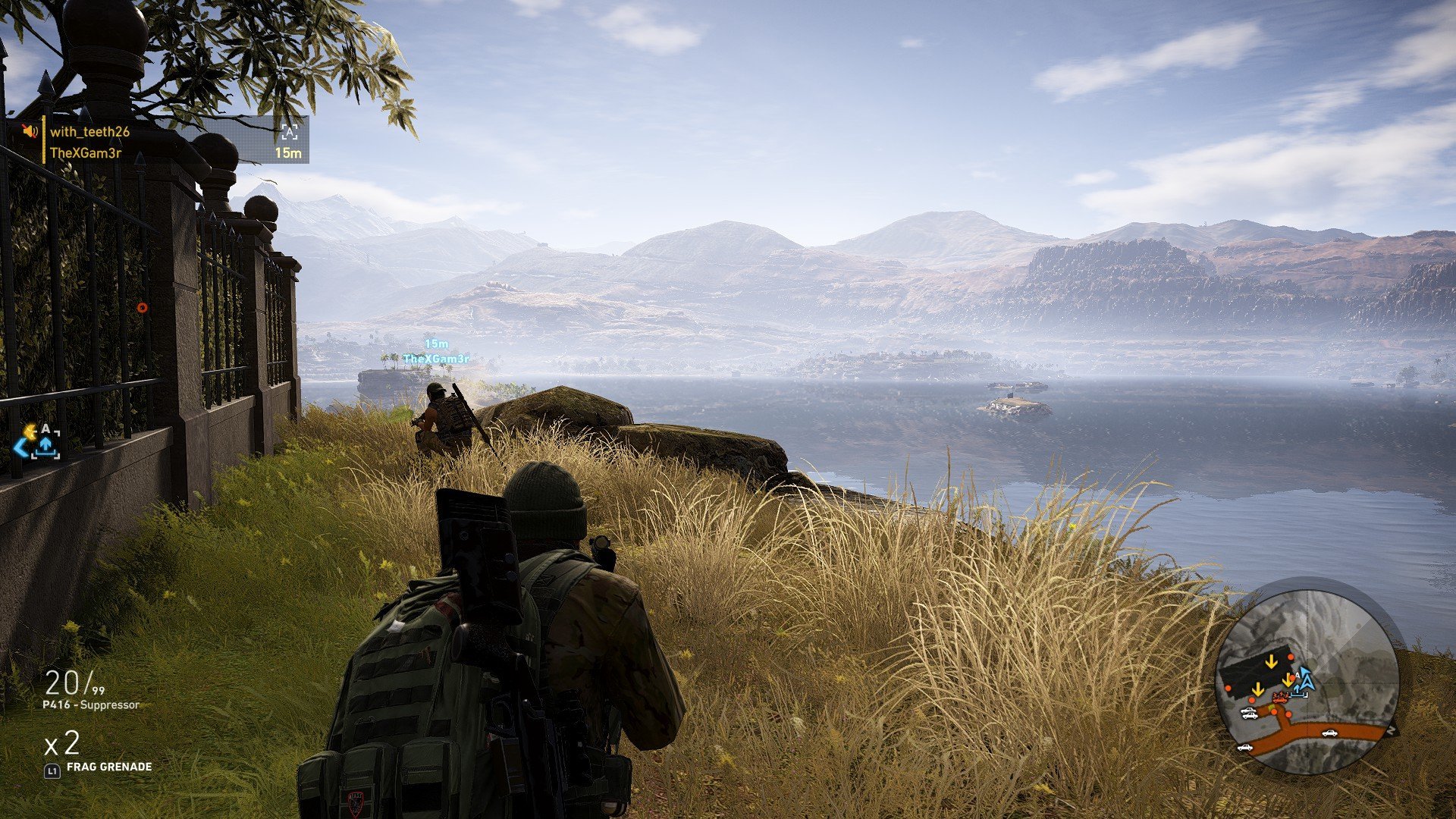
Task: Click the red enemy marker over the fence
Action: (142, 308)
